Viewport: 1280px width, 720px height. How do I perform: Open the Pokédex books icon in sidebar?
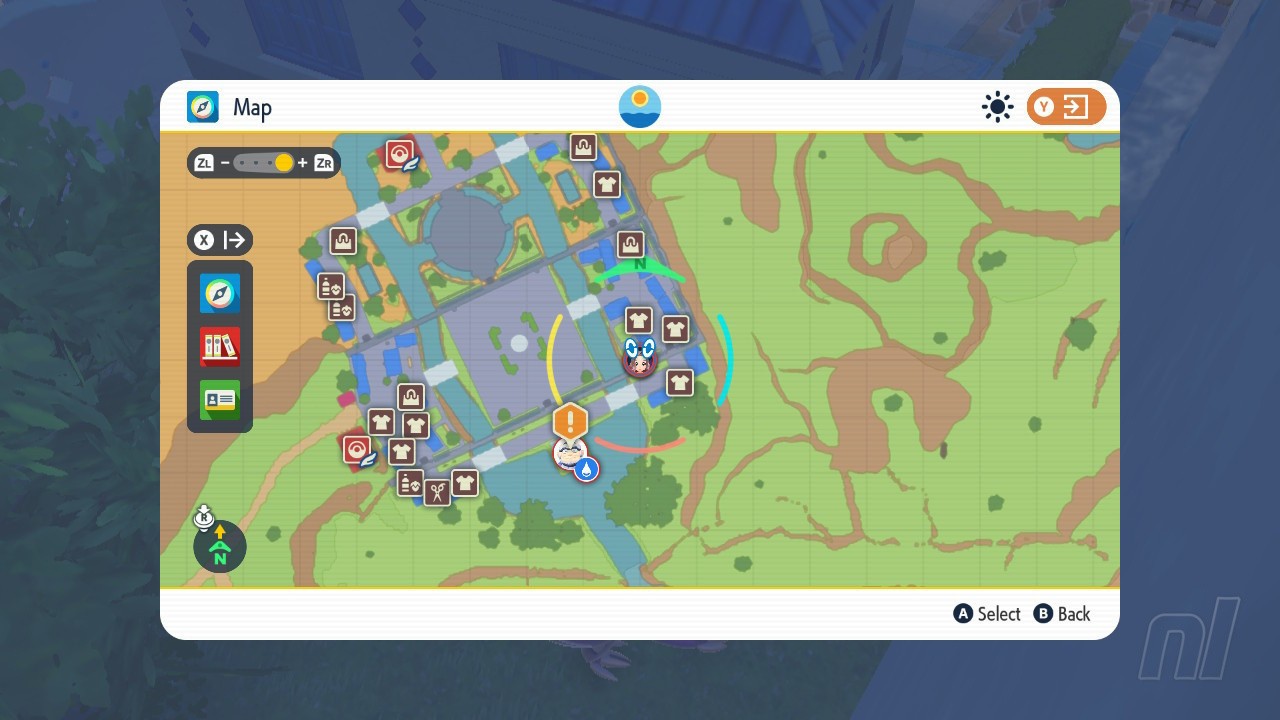click(x=220, y=347)
